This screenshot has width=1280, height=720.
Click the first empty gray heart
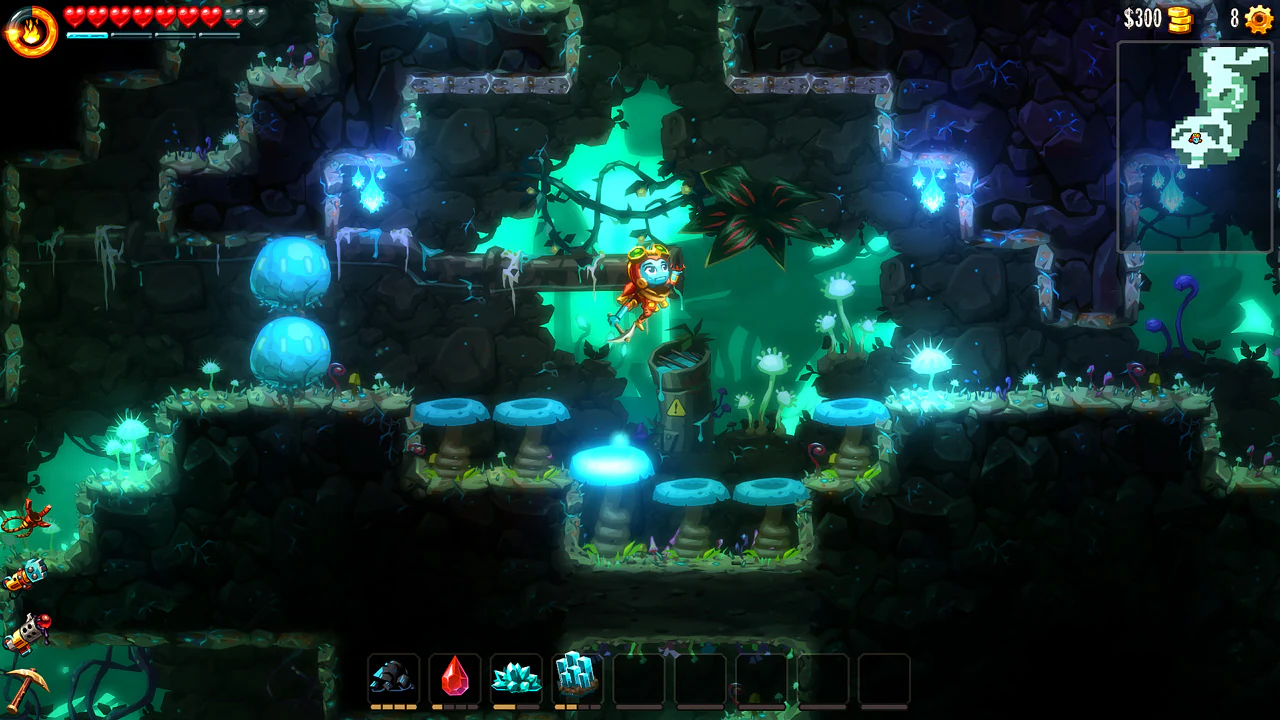click(233, 16)
